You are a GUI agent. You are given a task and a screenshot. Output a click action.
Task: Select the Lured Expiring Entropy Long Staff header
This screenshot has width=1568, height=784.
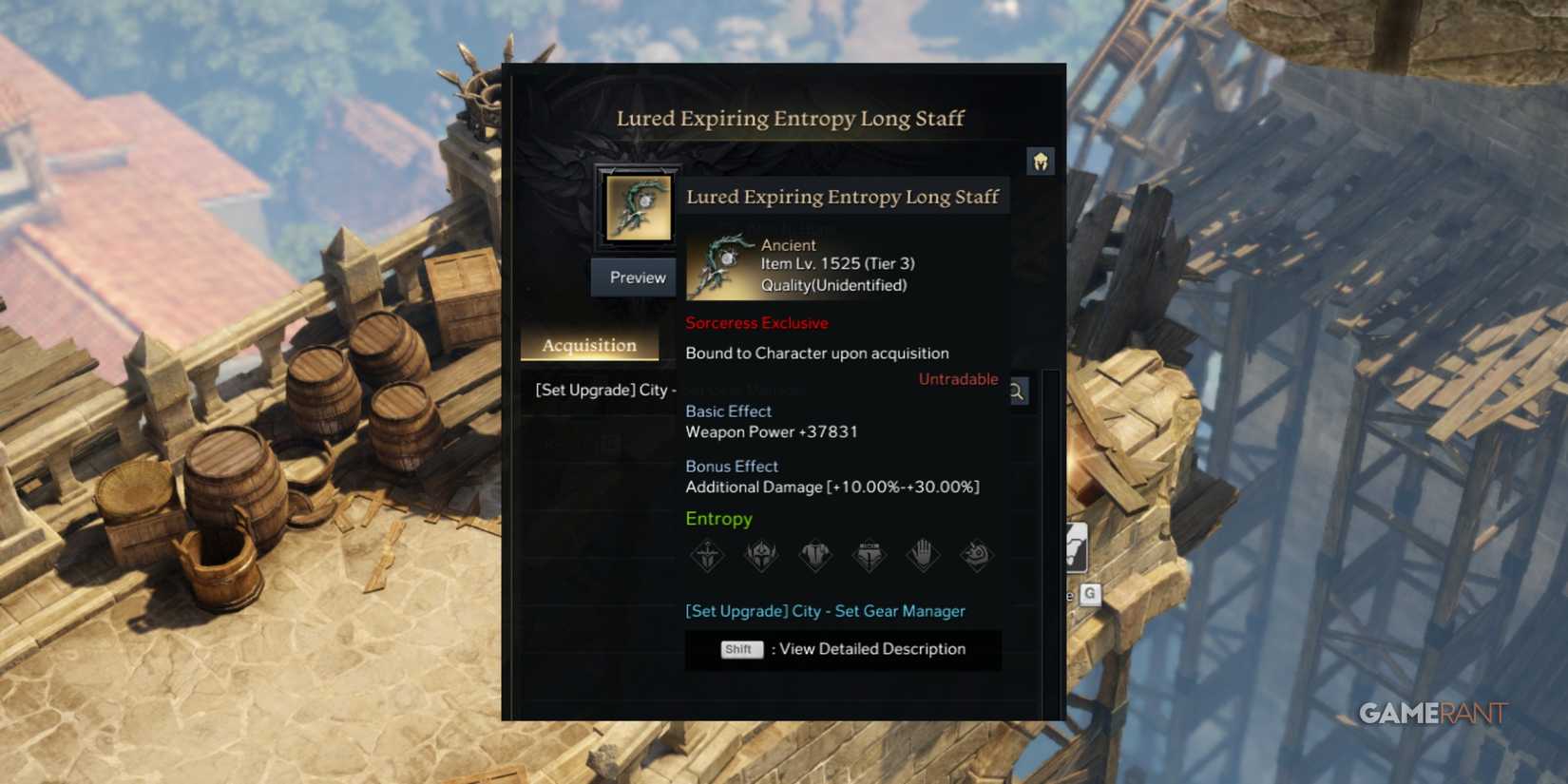pos(844,196)
